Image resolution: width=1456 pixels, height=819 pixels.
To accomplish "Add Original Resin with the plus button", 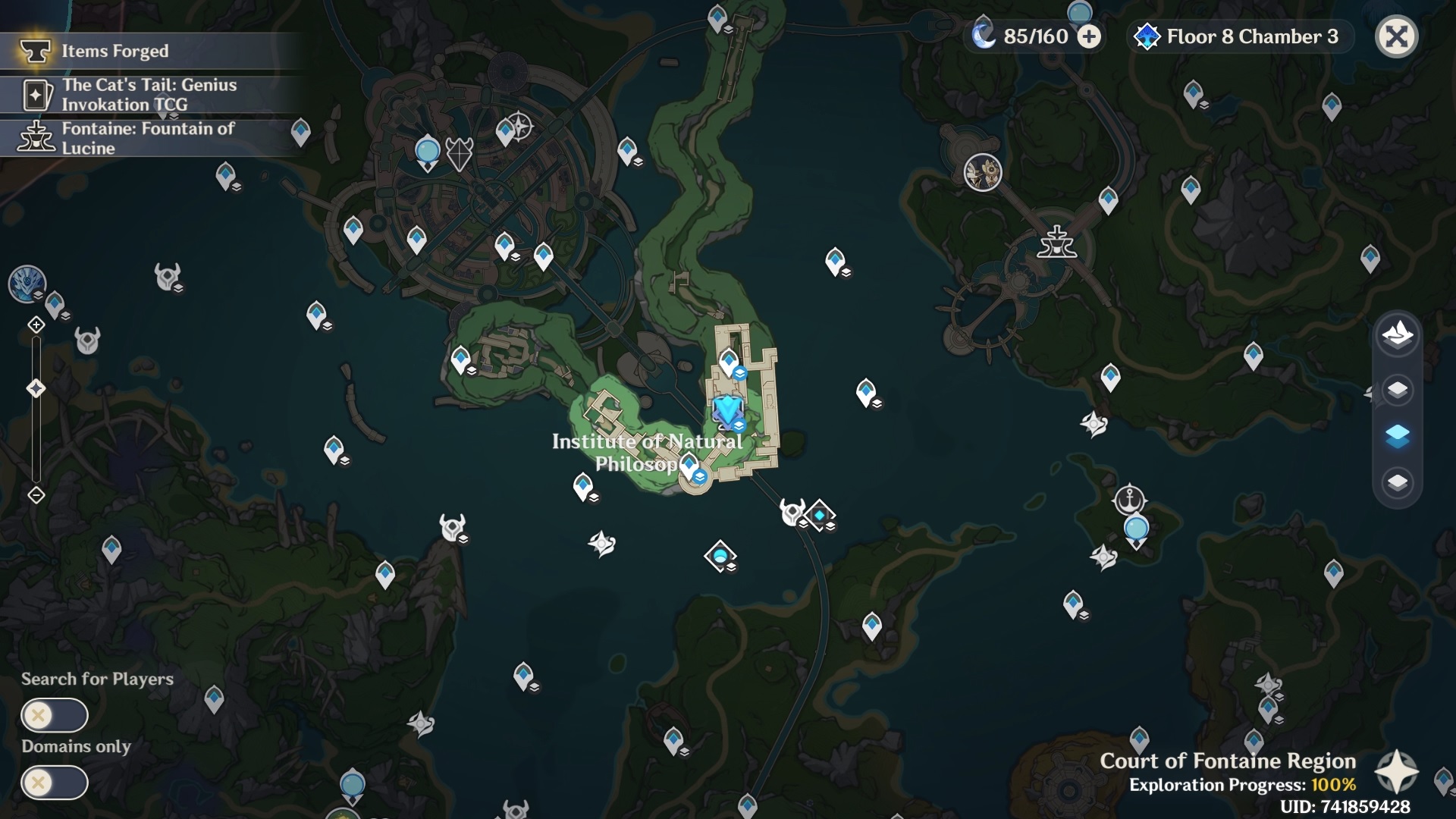I will (1089, 36).
